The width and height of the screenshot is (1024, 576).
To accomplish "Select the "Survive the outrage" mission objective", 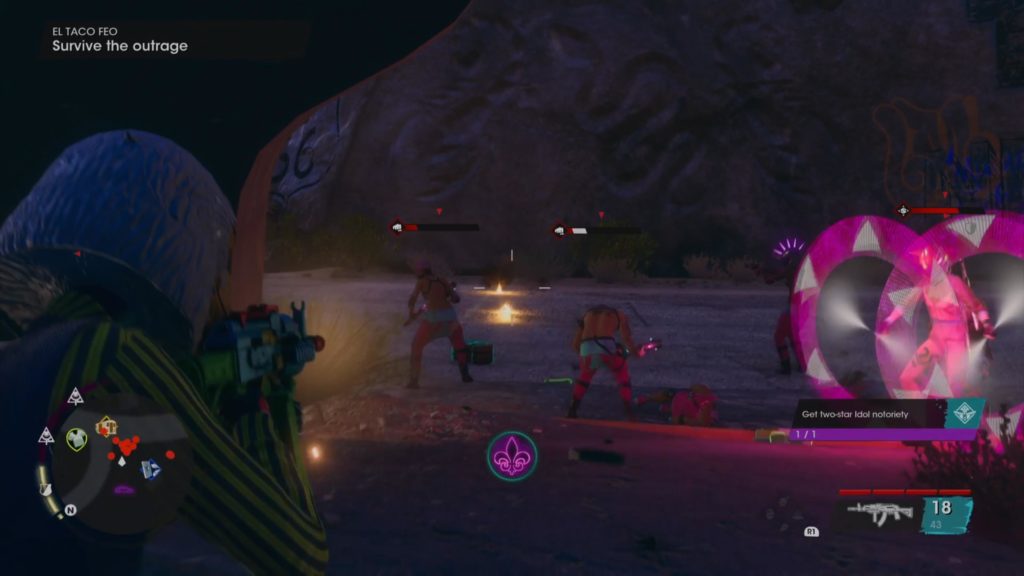I will point(120,46).
